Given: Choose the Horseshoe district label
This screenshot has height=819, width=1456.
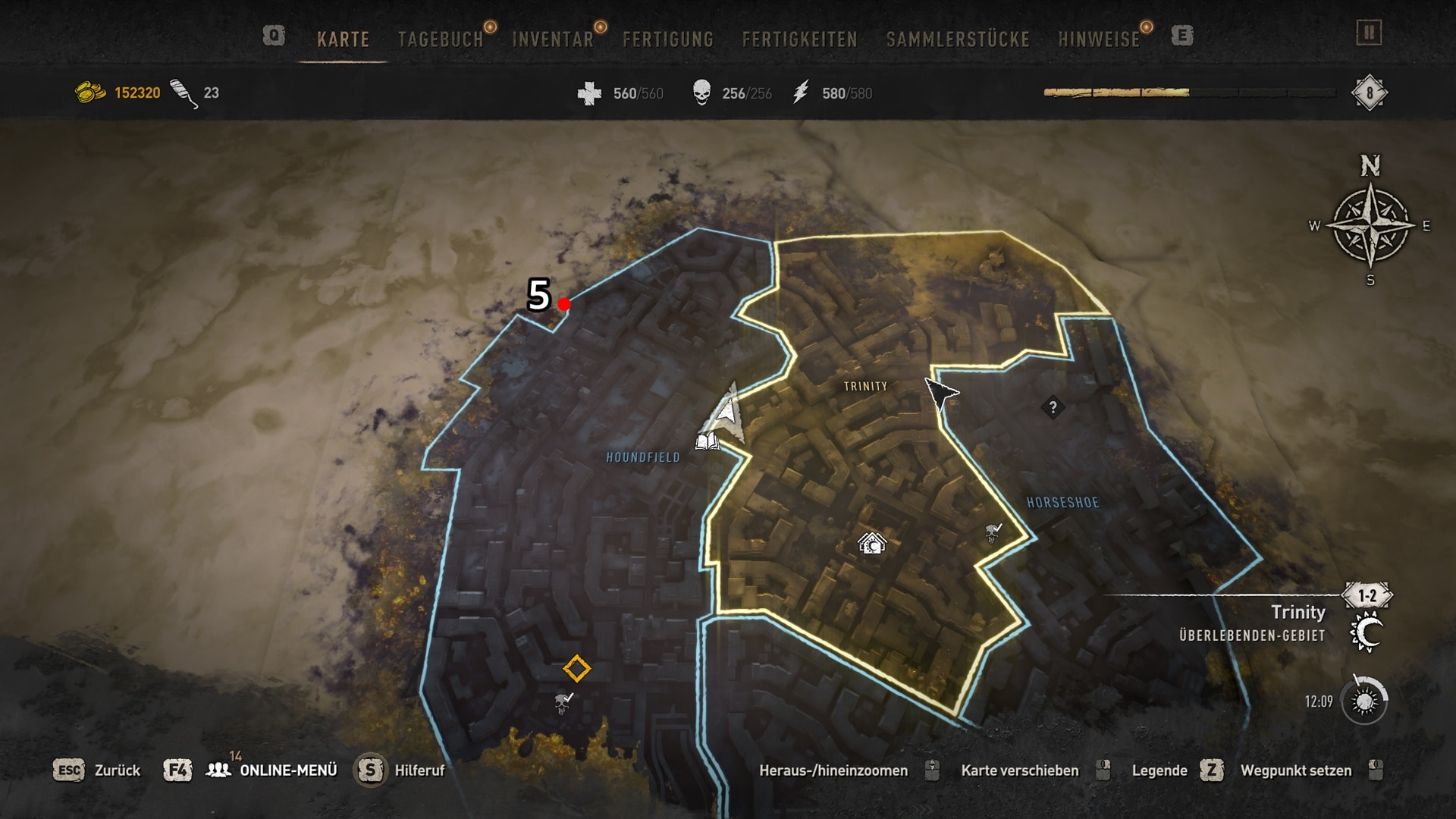Looking at the screenshot, I should pos(1062,503).
